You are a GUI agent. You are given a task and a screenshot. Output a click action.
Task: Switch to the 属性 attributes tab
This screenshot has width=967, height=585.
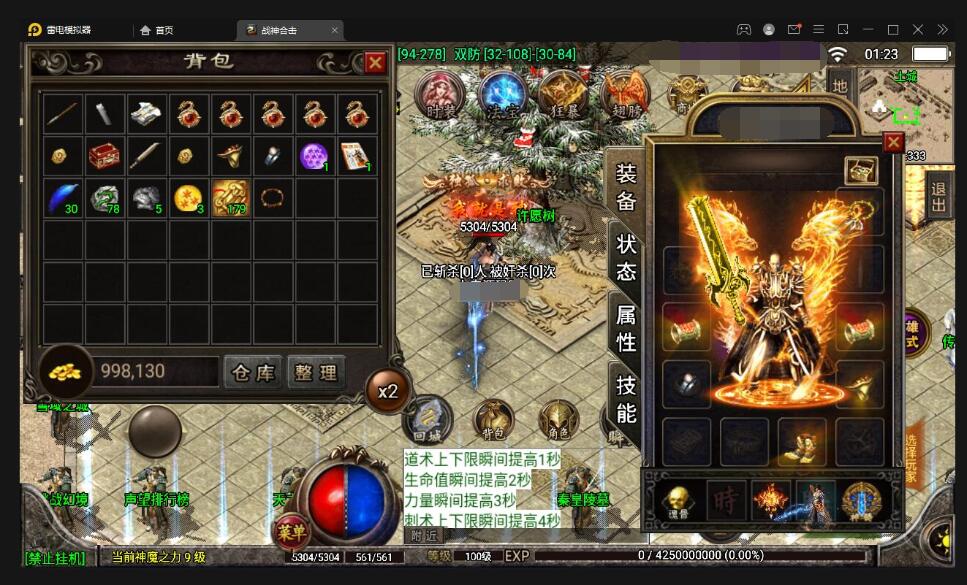point(626,328)
